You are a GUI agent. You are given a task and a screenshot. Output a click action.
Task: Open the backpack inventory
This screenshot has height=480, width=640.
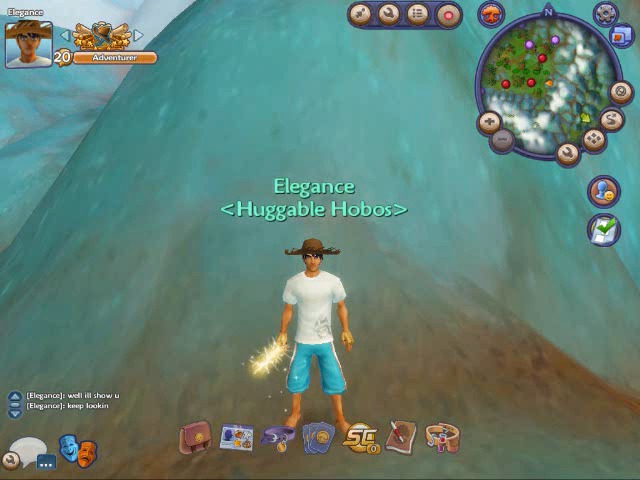[x=194, y=438]
